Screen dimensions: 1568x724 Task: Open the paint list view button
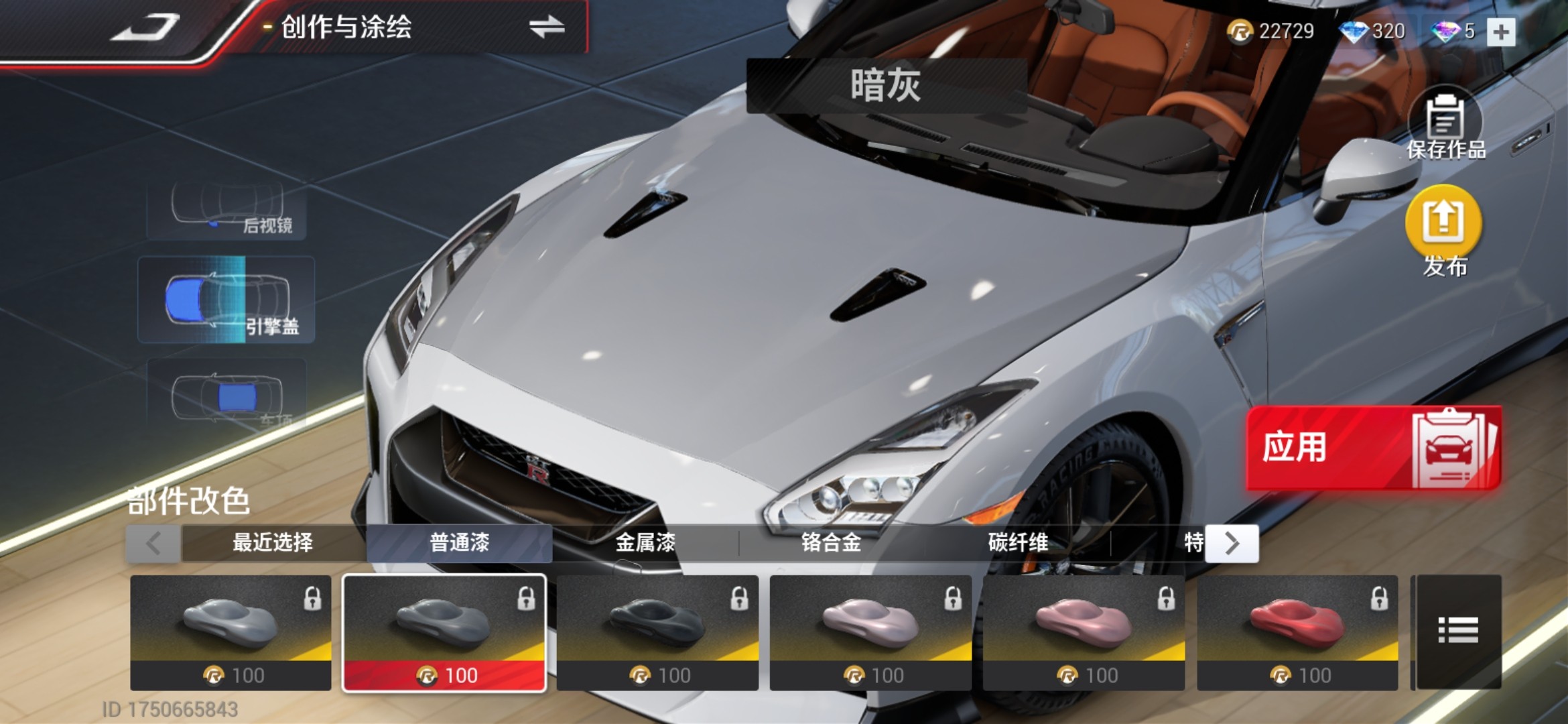click(x=1458, y=631)
